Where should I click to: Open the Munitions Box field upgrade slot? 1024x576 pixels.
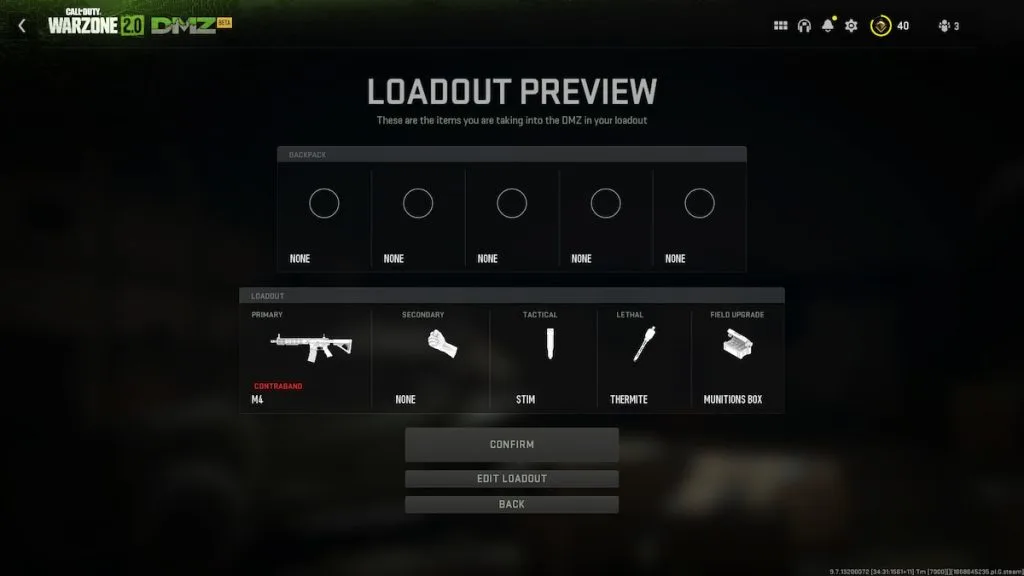(737, 357)
